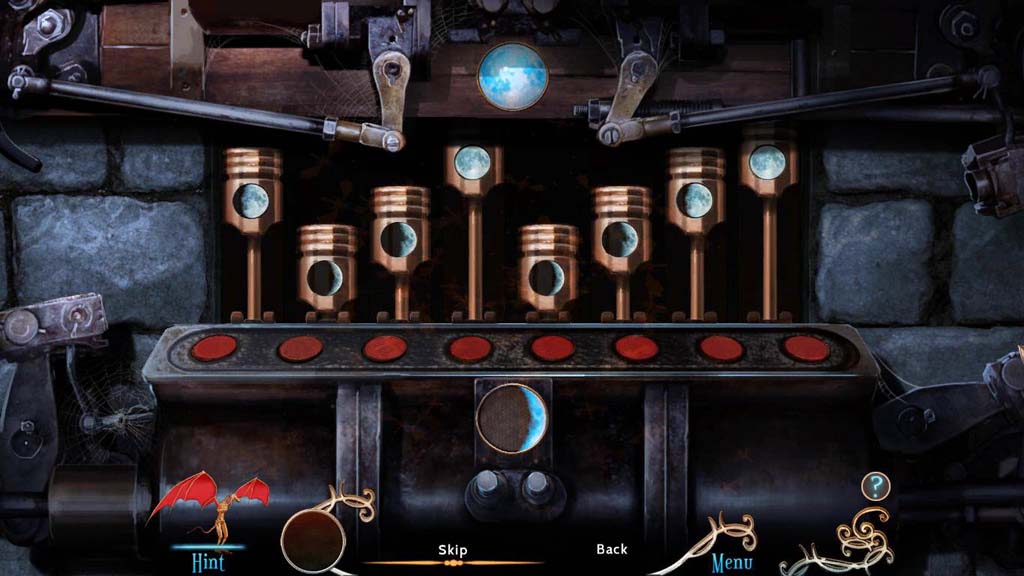Show puzzle help with question mark
The image size is (1024, 576).
tap(875, 487)
